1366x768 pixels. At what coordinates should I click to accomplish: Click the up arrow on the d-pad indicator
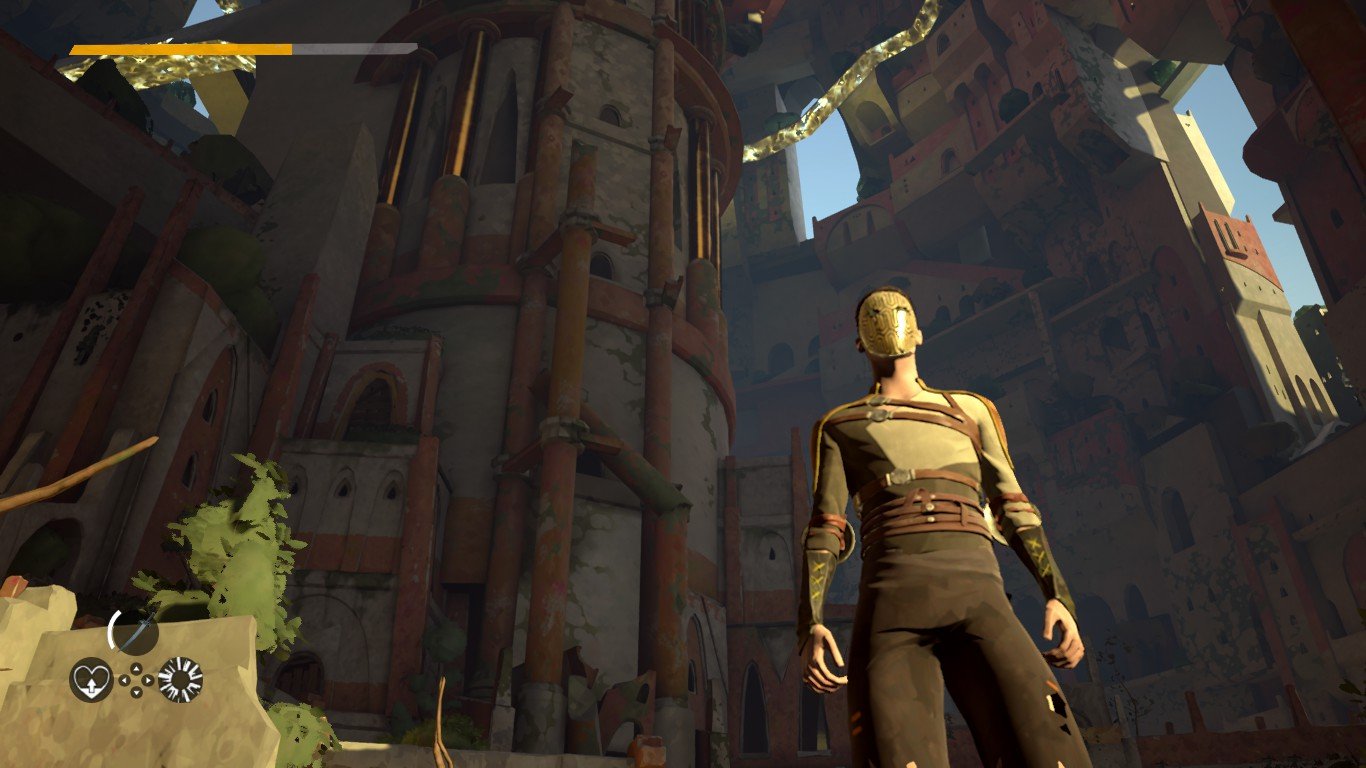click(136, 668)
